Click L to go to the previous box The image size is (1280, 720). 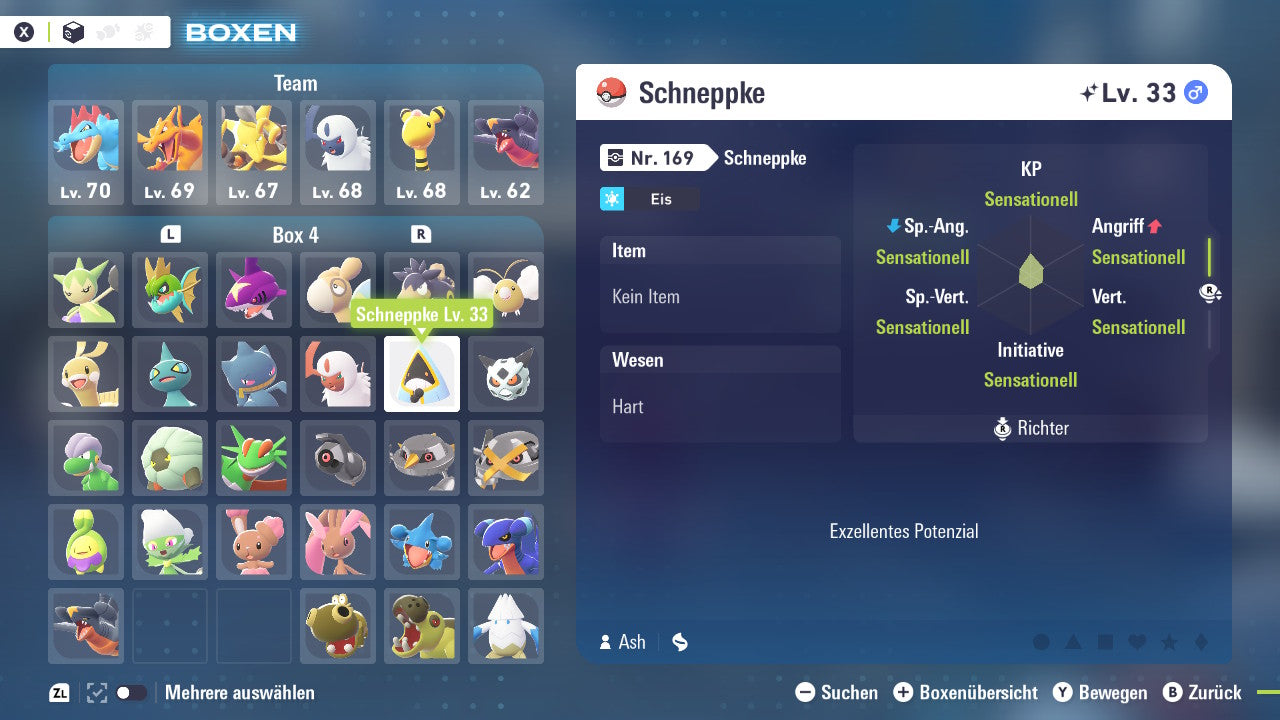[x=170, y=234]
